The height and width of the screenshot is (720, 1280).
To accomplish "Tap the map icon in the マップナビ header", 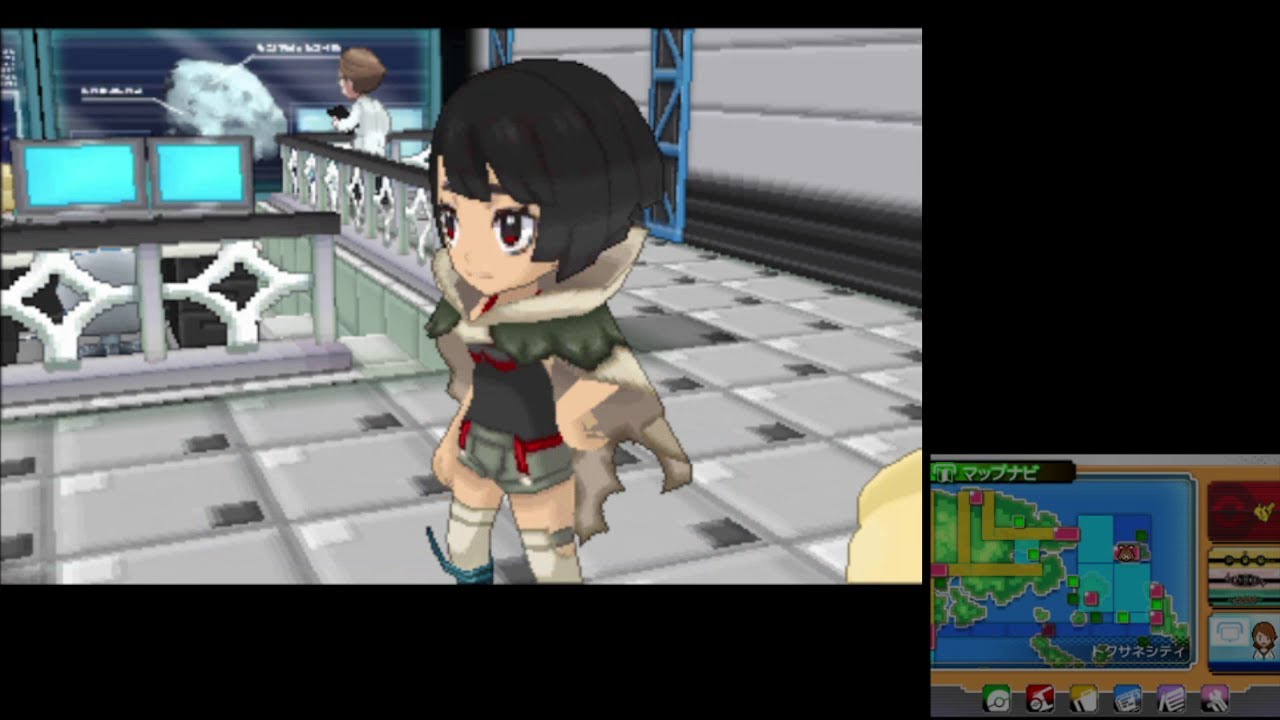I will (x=947, y=472).
